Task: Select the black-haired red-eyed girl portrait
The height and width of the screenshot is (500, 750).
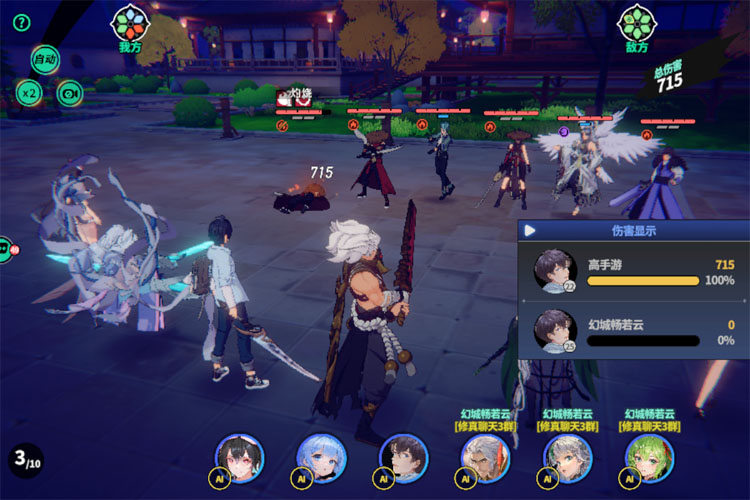Action: [x=239, y=458]
